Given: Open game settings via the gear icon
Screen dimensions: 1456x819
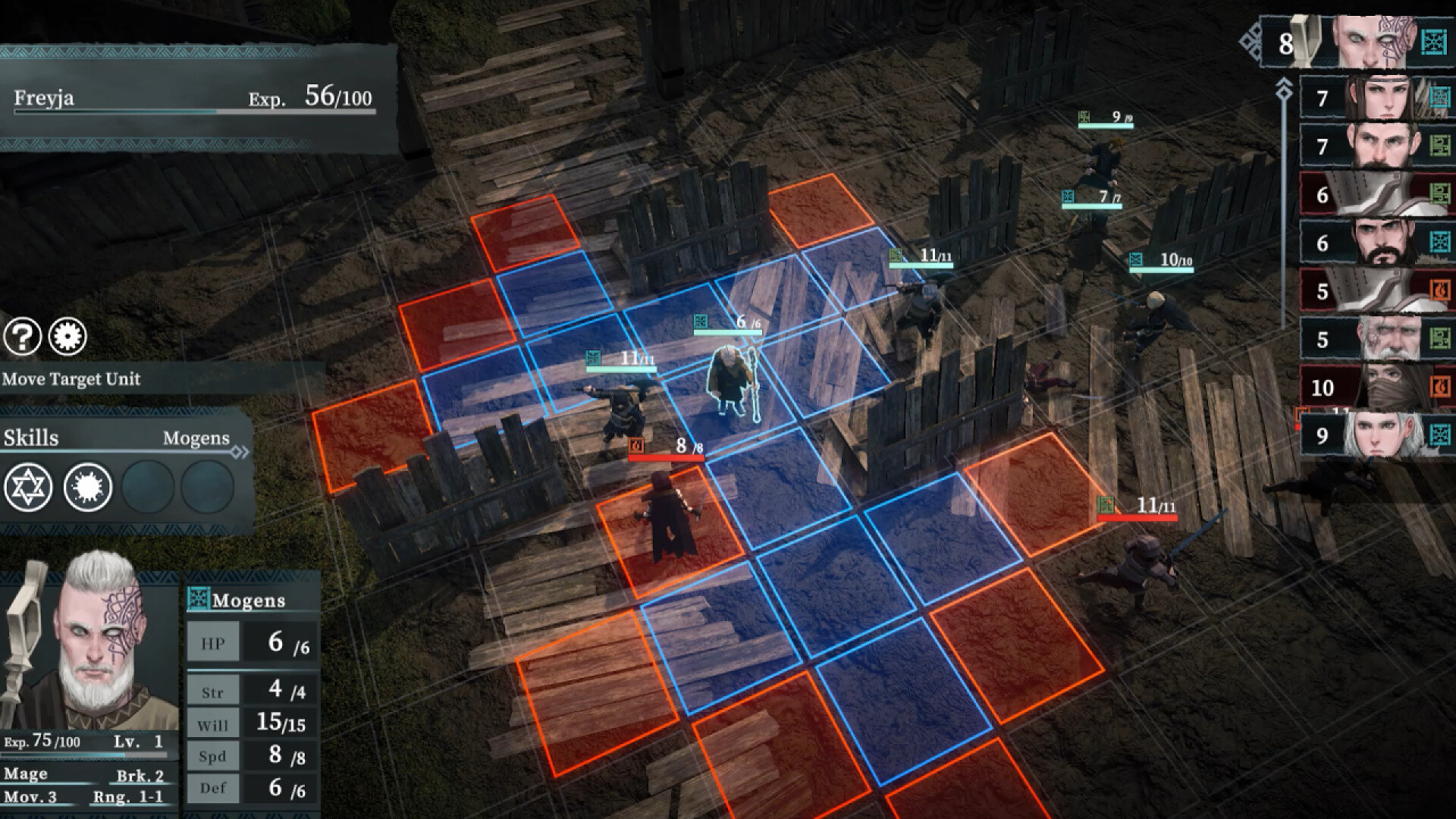Looking at the screenshot, I should click(67, 337).
